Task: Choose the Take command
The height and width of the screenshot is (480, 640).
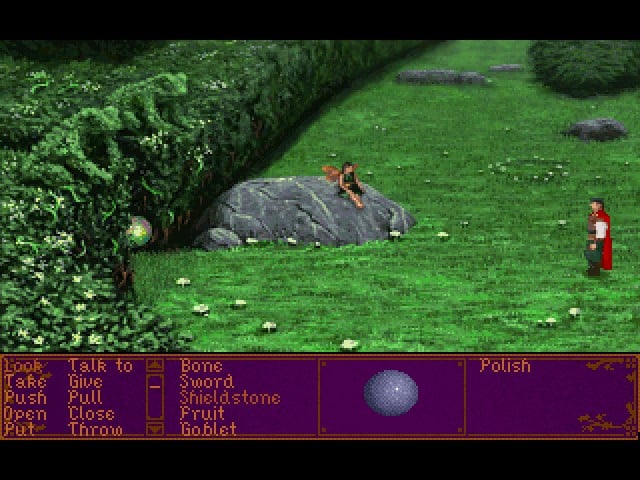Action: [25, 382]
